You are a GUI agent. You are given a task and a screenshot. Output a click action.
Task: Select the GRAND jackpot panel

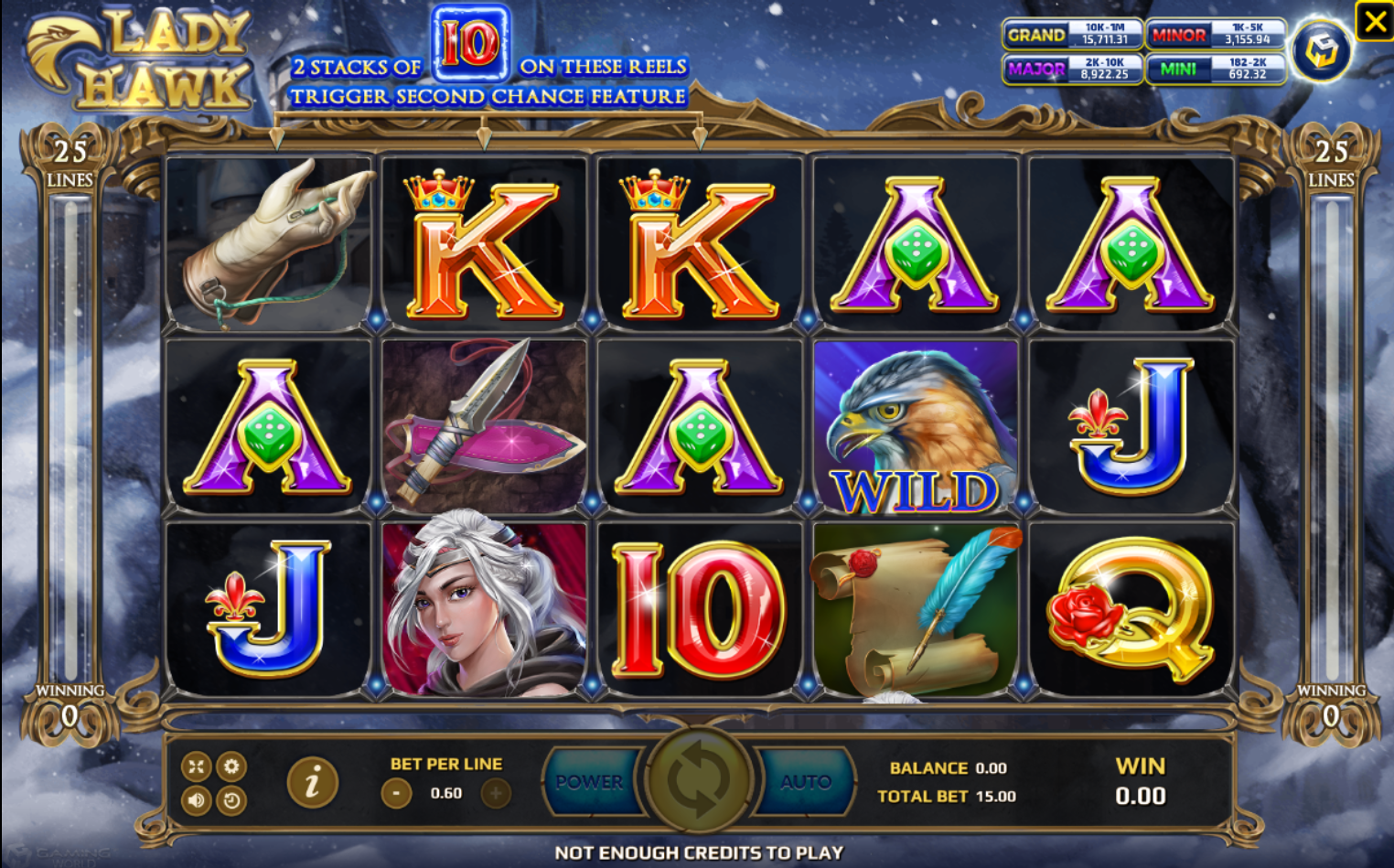[1073, 35]
